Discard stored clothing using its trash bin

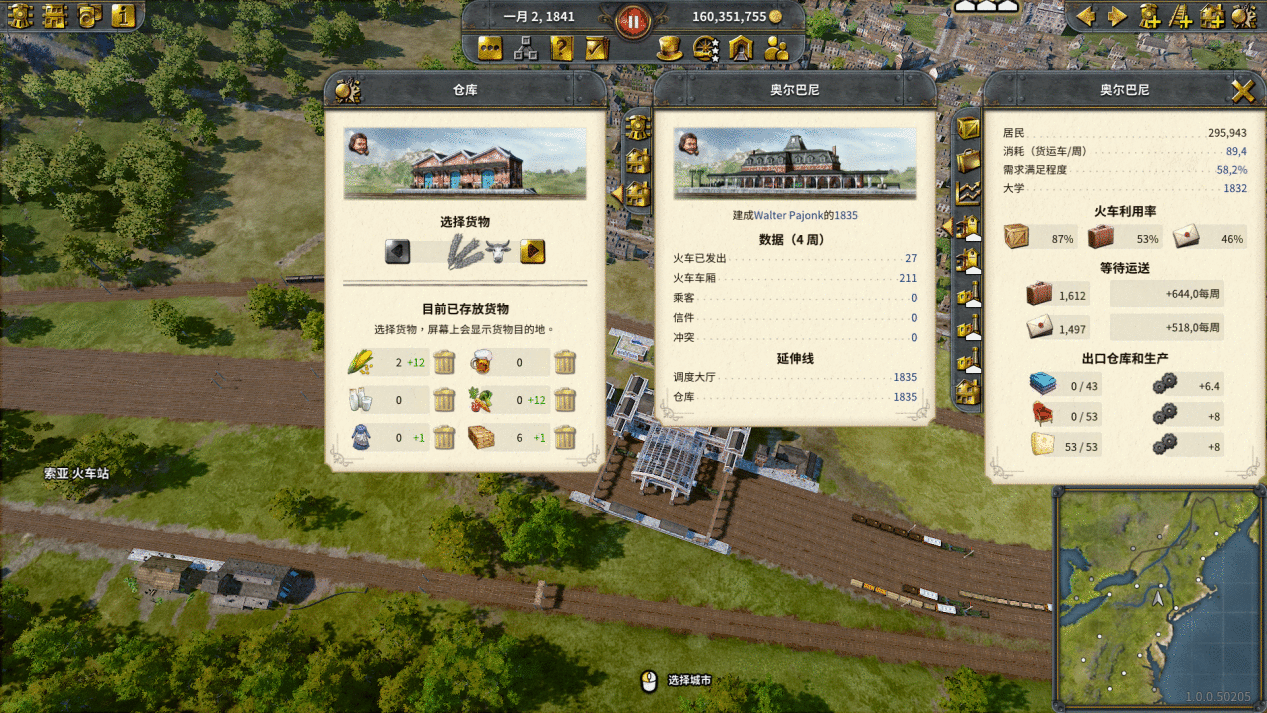click(x=445, y=437)
